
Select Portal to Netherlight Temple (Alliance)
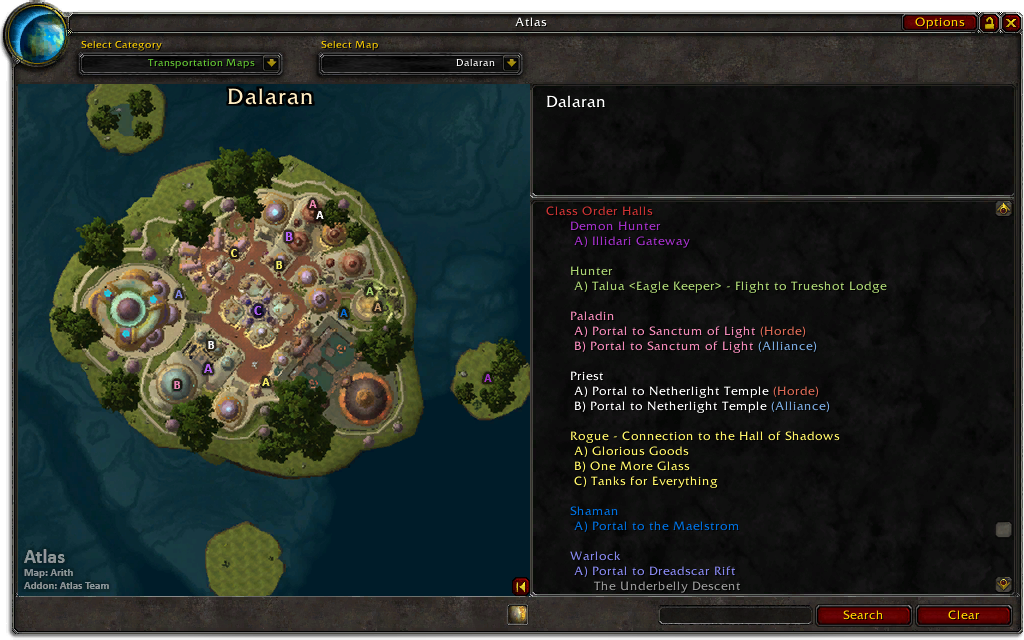point(702,406)
